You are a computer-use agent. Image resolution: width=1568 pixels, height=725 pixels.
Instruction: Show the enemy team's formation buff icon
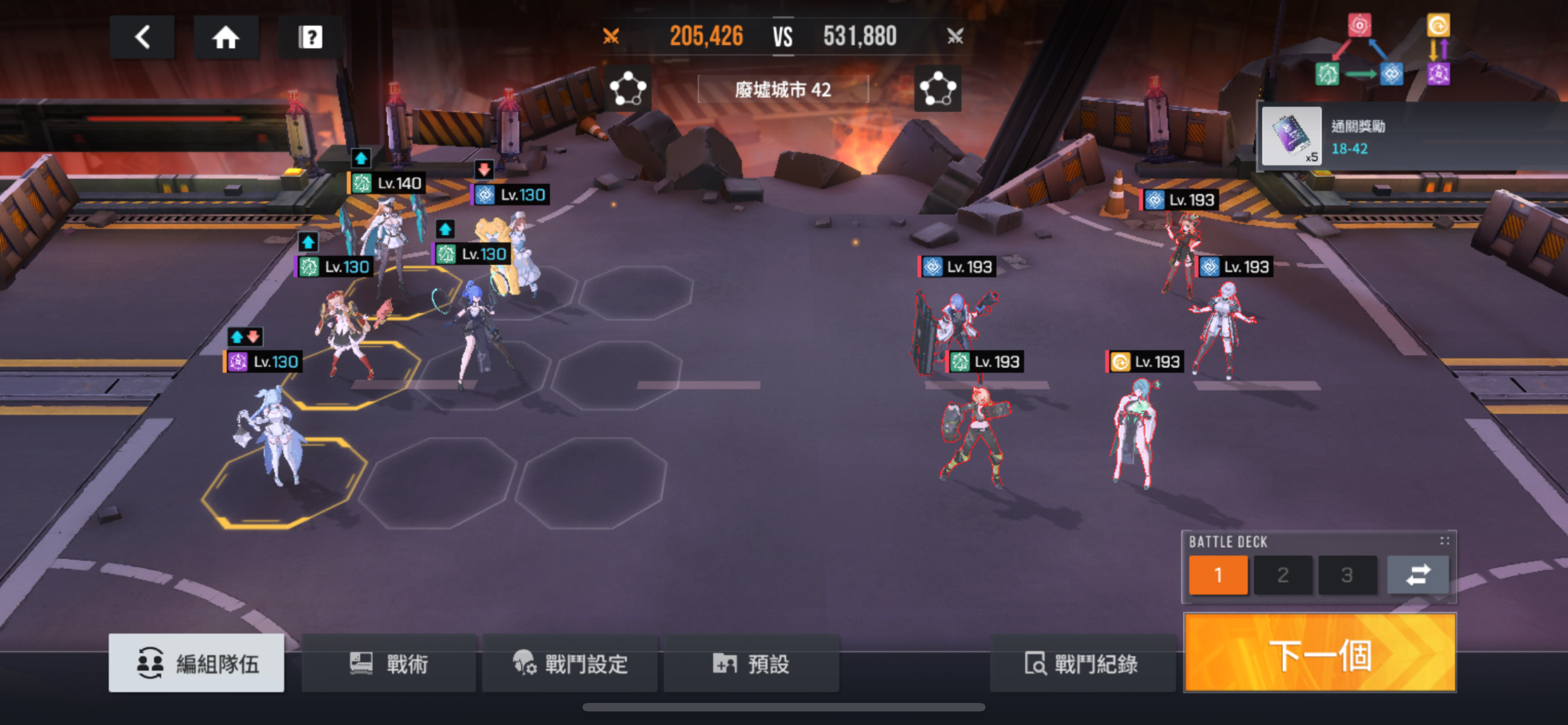click(938, 89)
